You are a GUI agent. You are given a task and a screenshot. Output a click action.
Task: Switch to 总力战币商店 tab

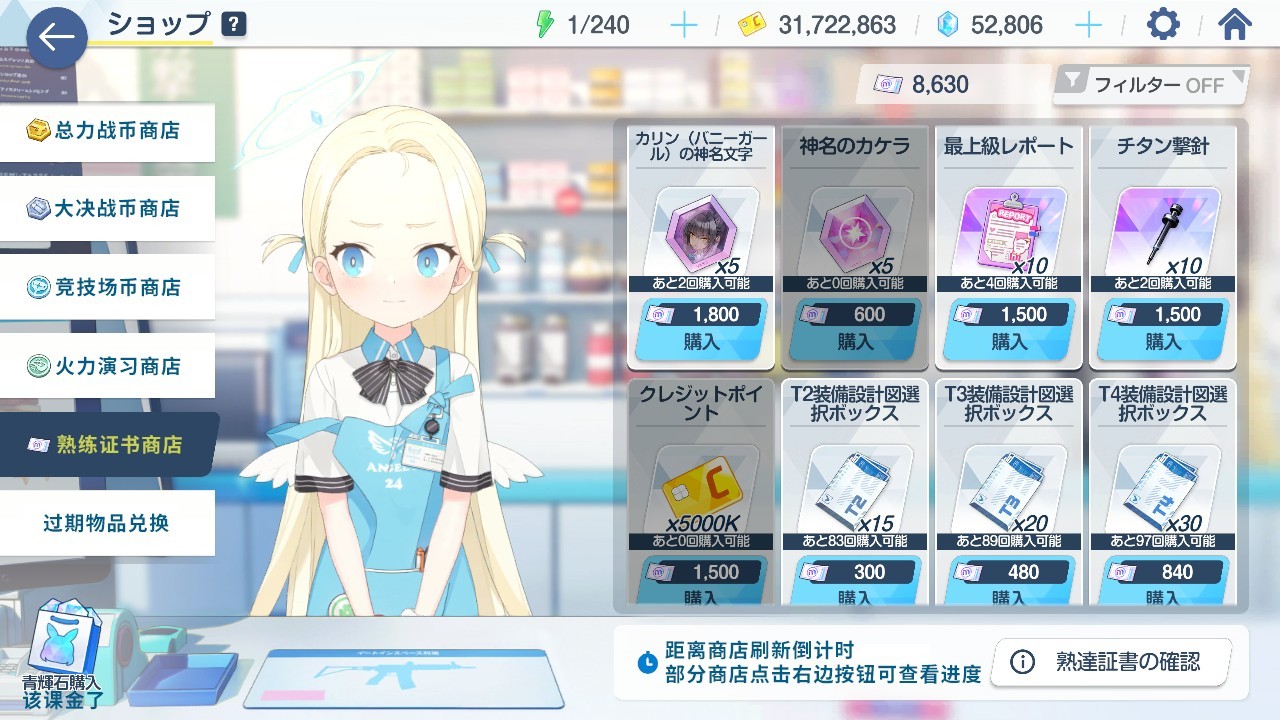tap(107, 129)
